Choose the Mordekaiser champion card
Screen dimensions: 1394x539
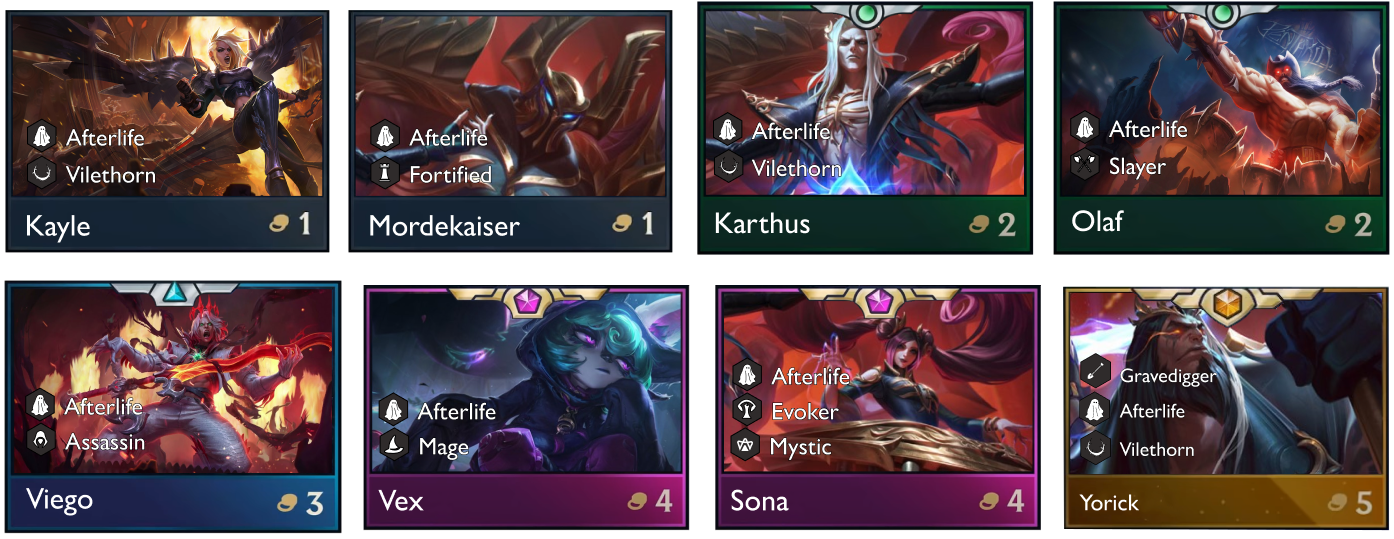point(510,130)
